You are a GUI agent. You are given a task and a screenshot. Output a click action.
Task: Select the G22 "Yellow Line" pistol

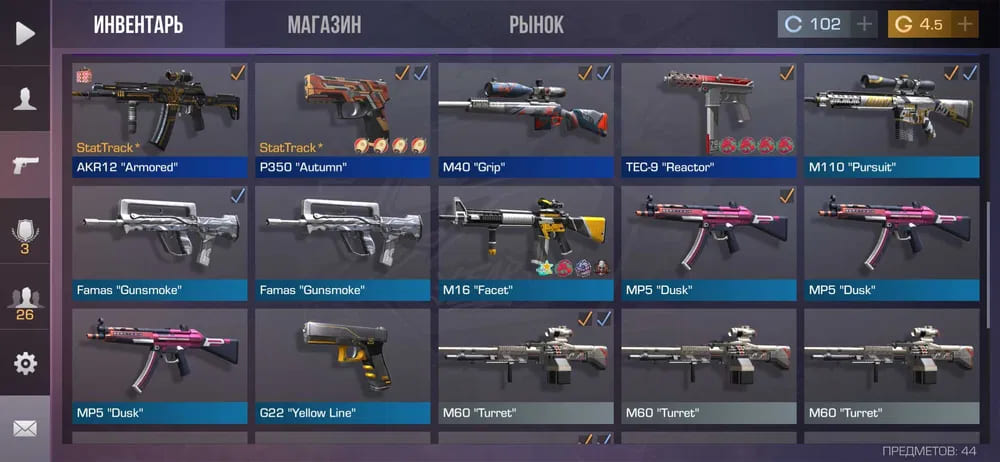(x=342, y=366)
